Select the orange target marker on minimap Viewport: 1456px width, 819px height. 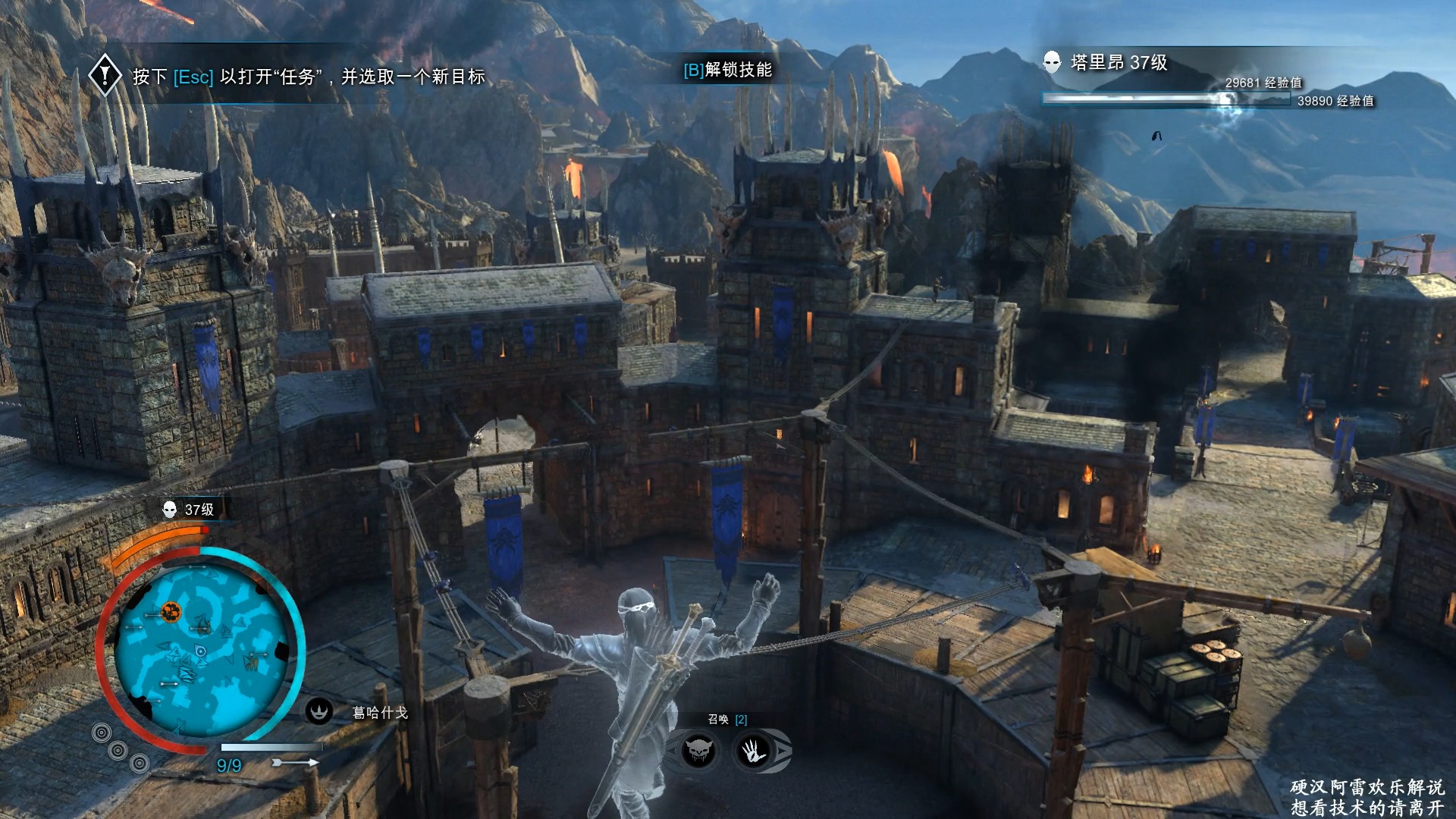[x=171, y=610]
